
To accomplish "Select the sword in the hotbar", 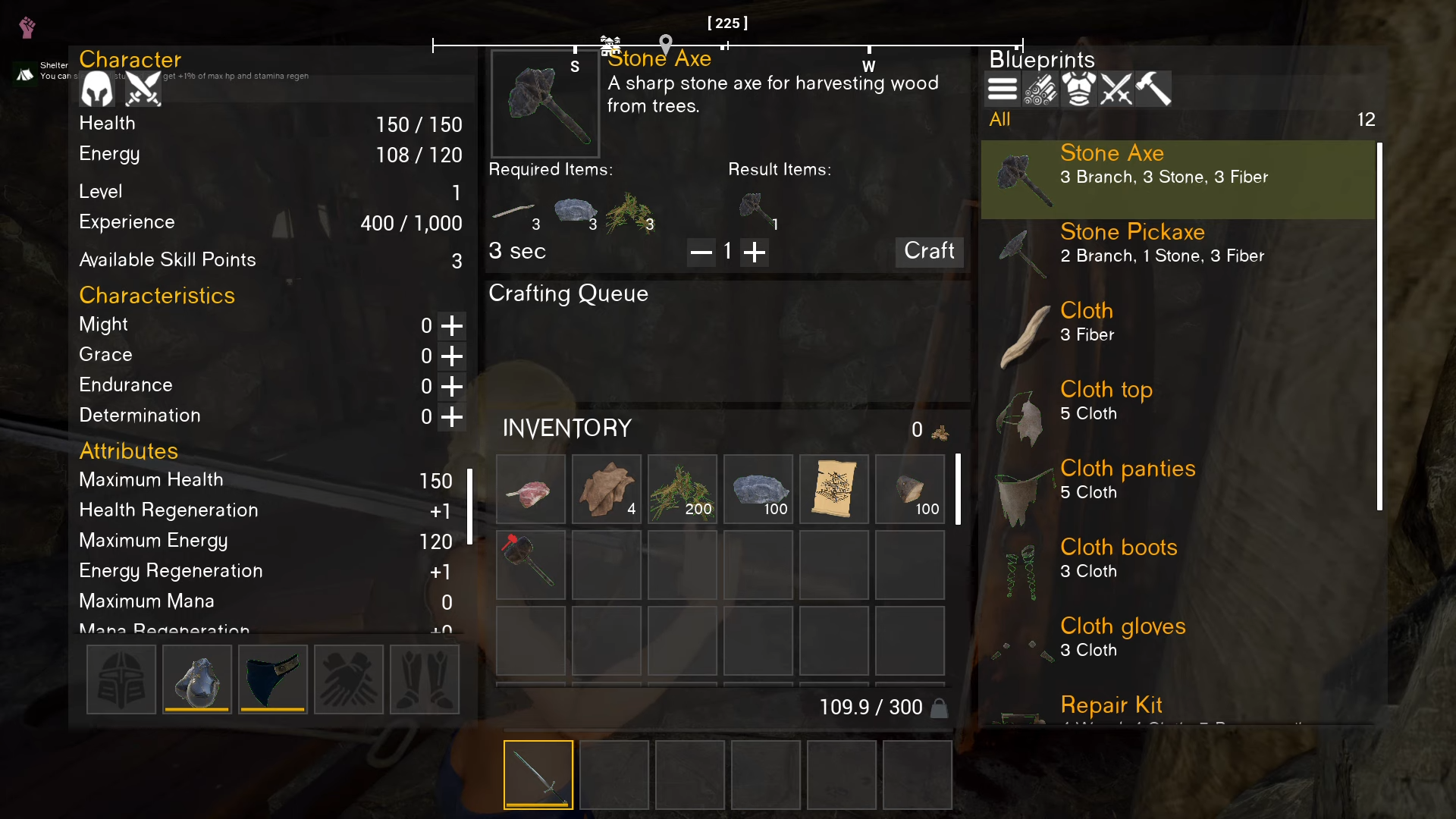I will tap(538, 774).
